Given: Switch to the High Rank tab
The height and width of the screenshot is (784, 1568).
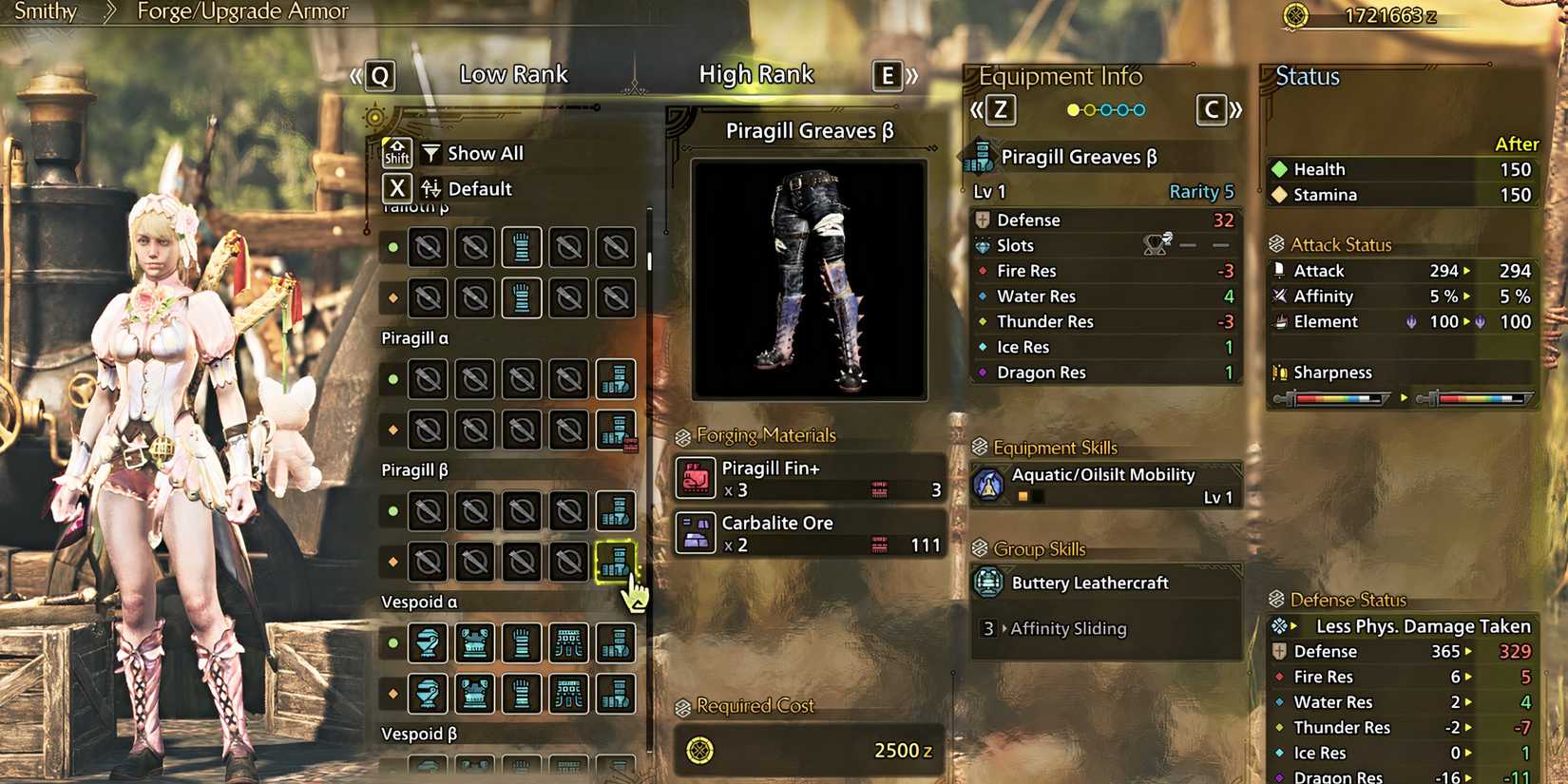Looking at the screenshot, I should tap(757, 73).
